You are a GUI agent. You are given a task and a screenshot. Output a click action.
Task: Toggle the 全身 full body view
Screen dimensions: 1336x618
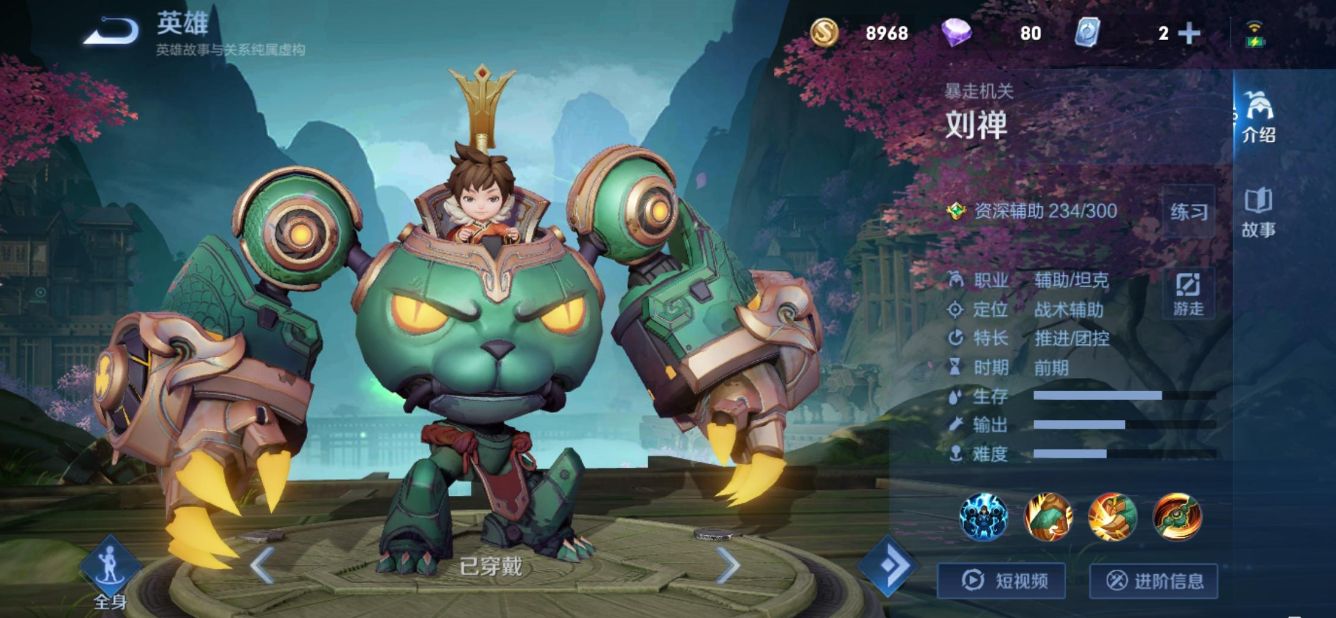point(109,573)
